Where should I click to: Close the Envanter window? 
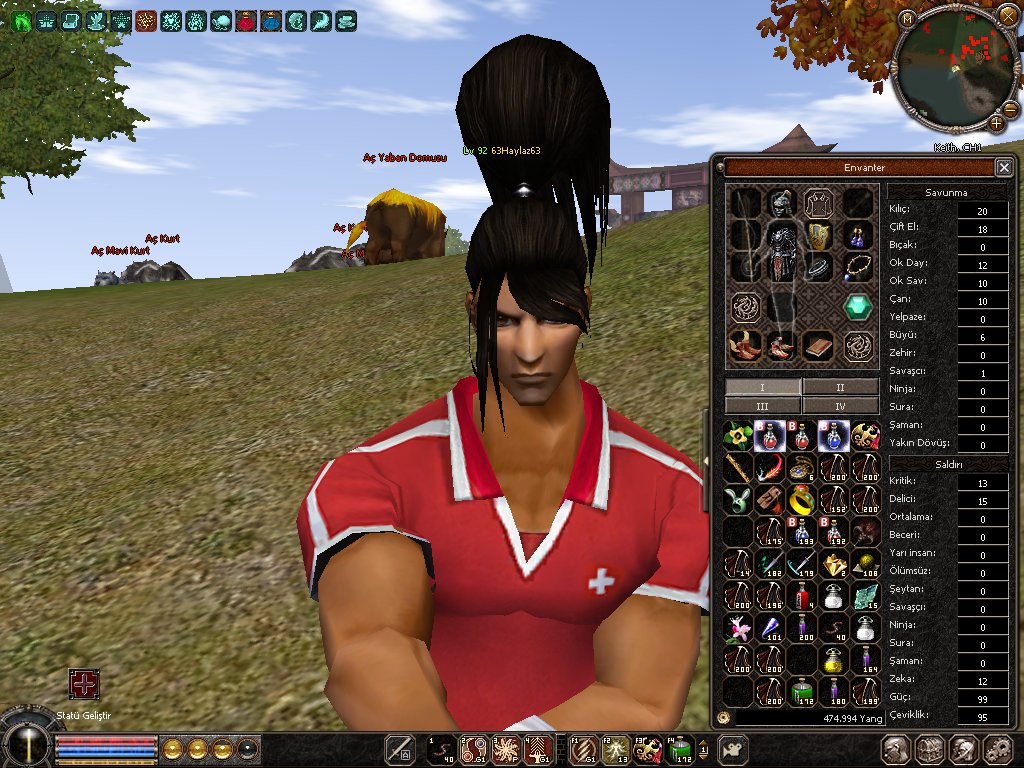tap(1004, 167)
